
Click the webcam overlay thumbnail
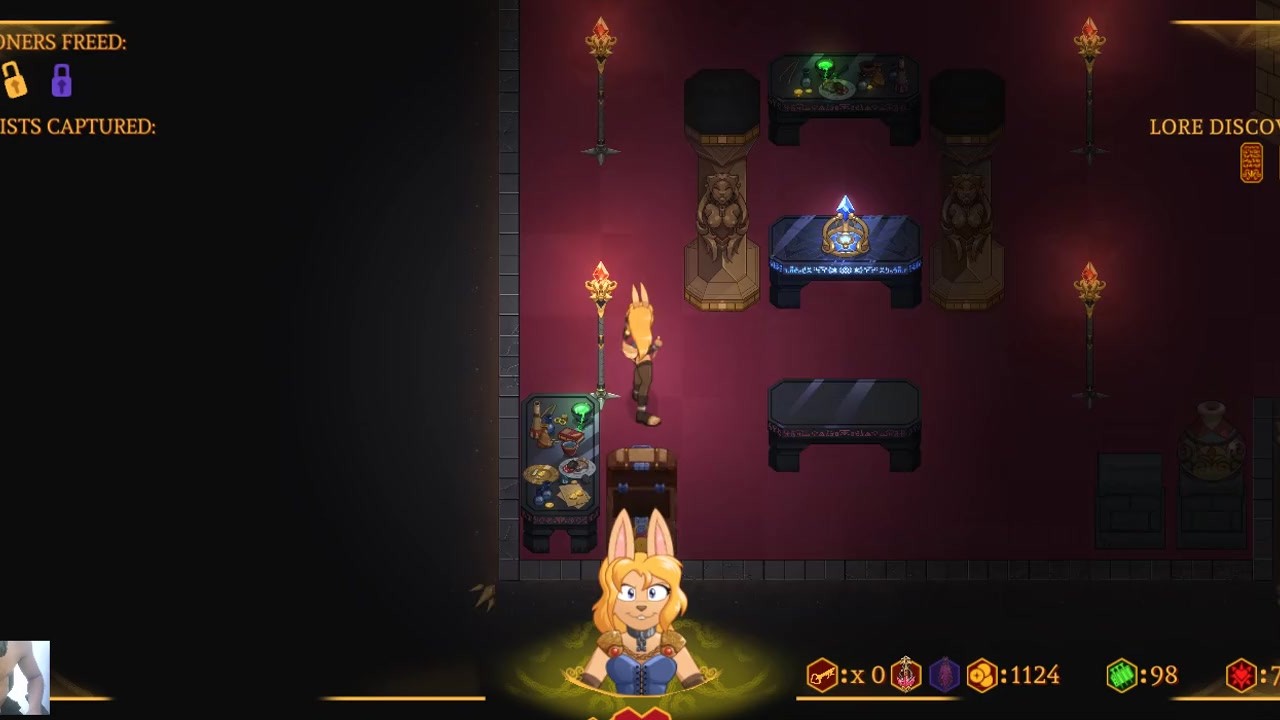click(x=24, y=677)
